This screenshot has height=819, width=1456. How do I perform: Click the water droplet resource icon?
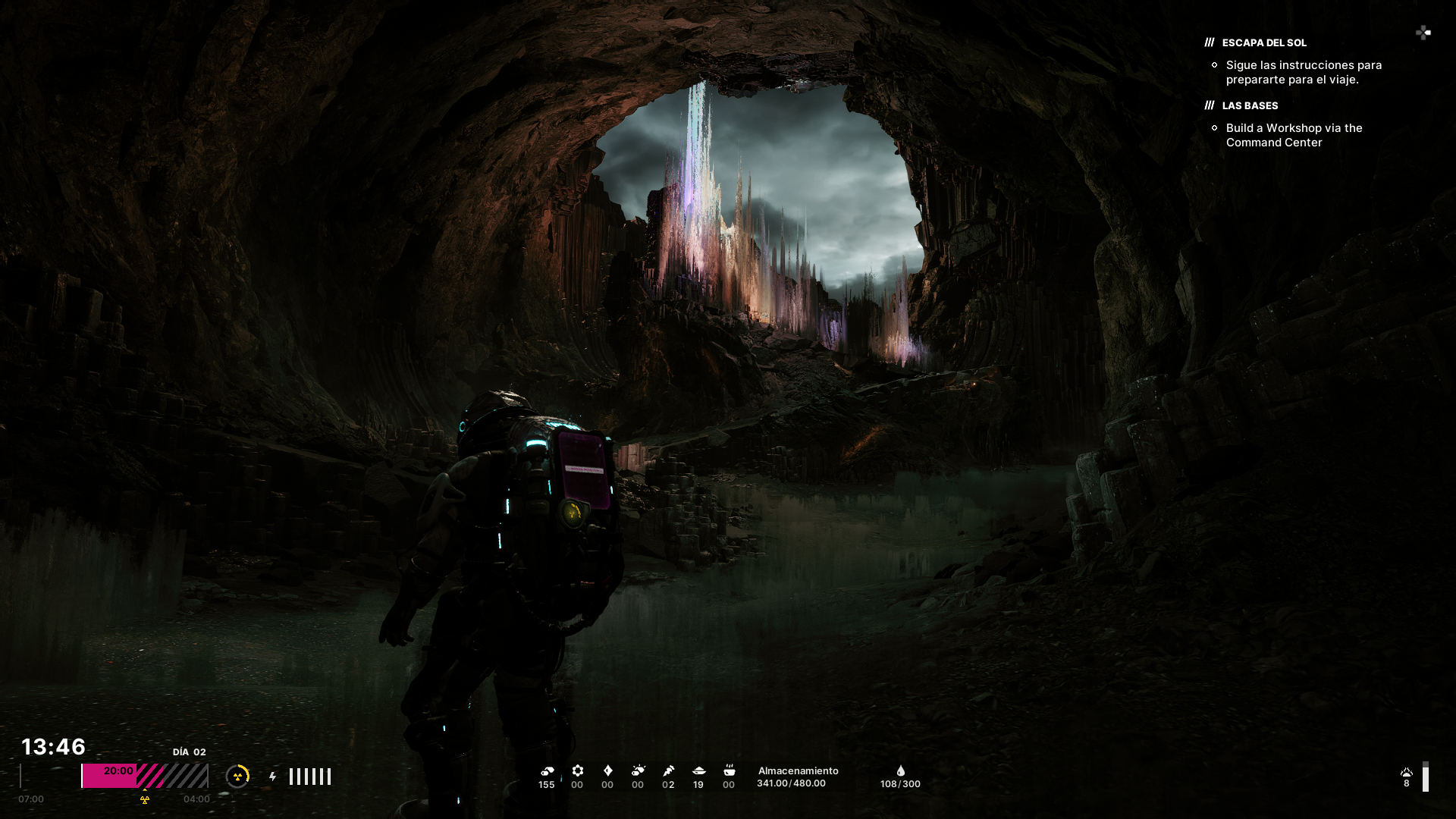pyautogui.click(x=900, y=770)
